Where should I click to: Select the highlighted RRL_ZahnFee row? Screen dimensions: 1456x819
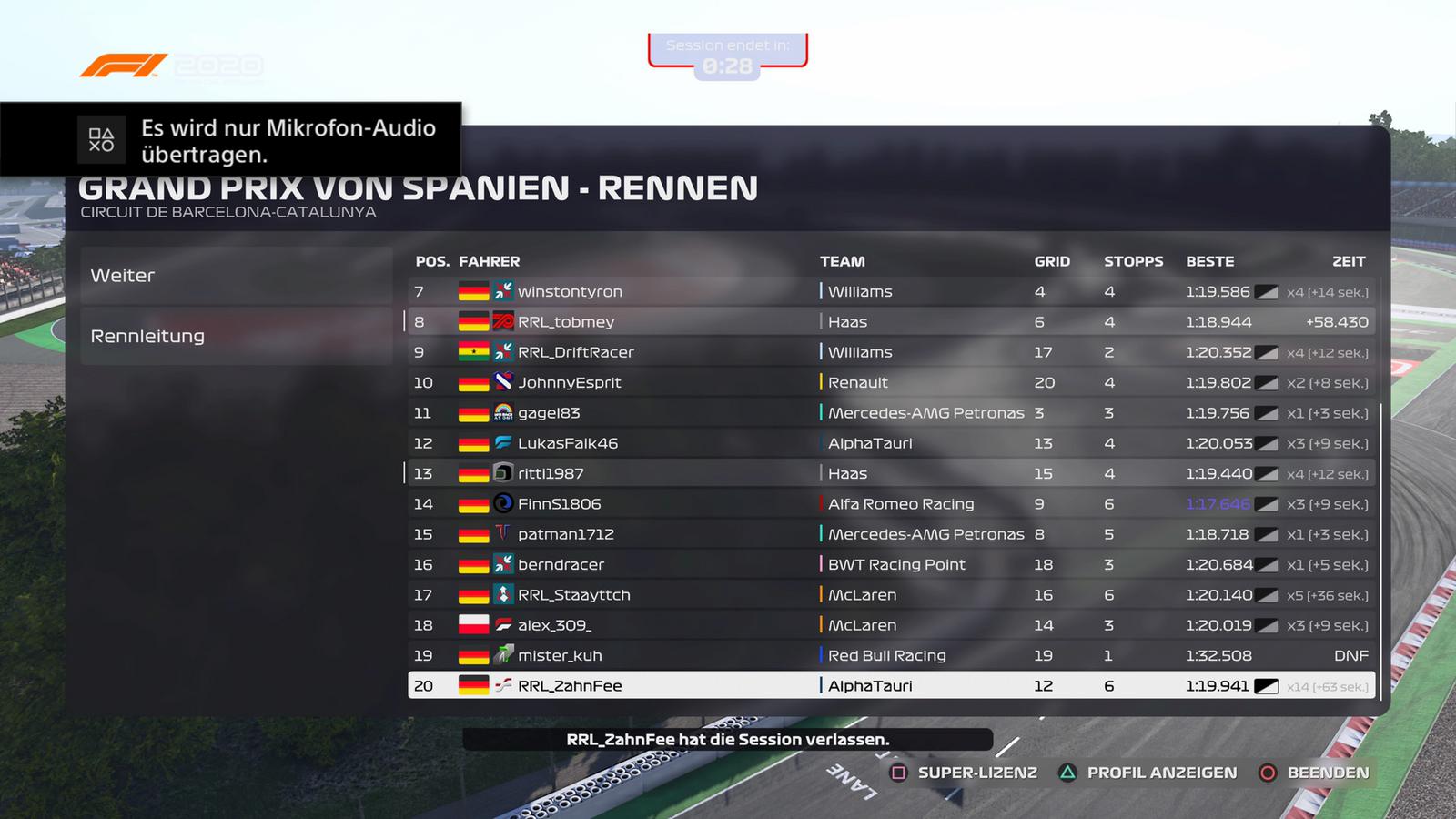point(888,686)
